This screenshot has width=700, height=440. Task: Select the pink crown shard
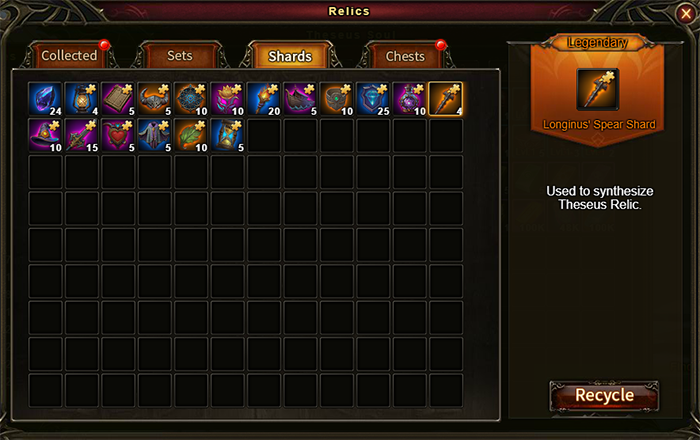[228, 99]
